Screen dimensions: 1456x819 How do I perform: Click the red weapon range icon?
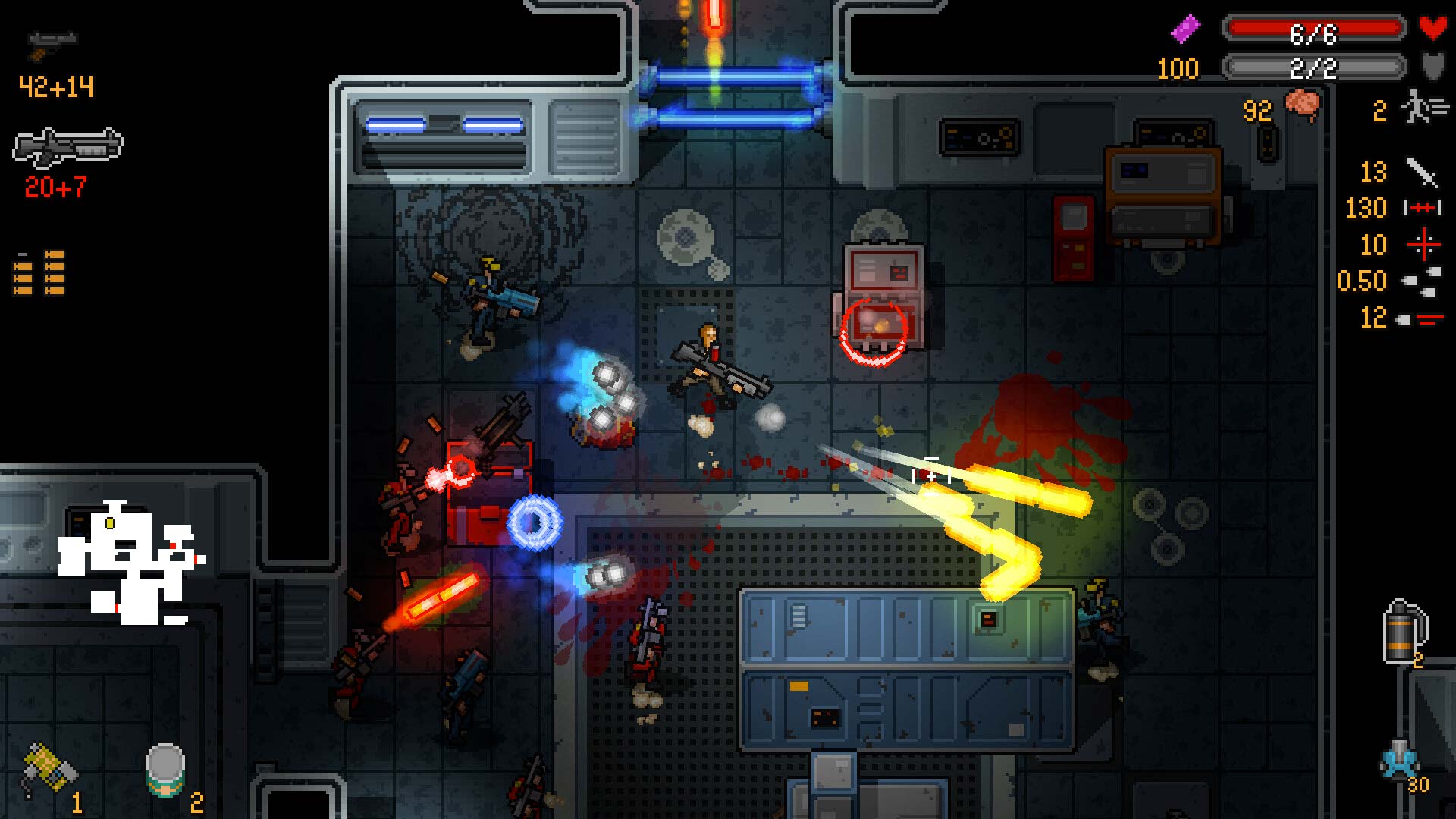click(1422, 208)
